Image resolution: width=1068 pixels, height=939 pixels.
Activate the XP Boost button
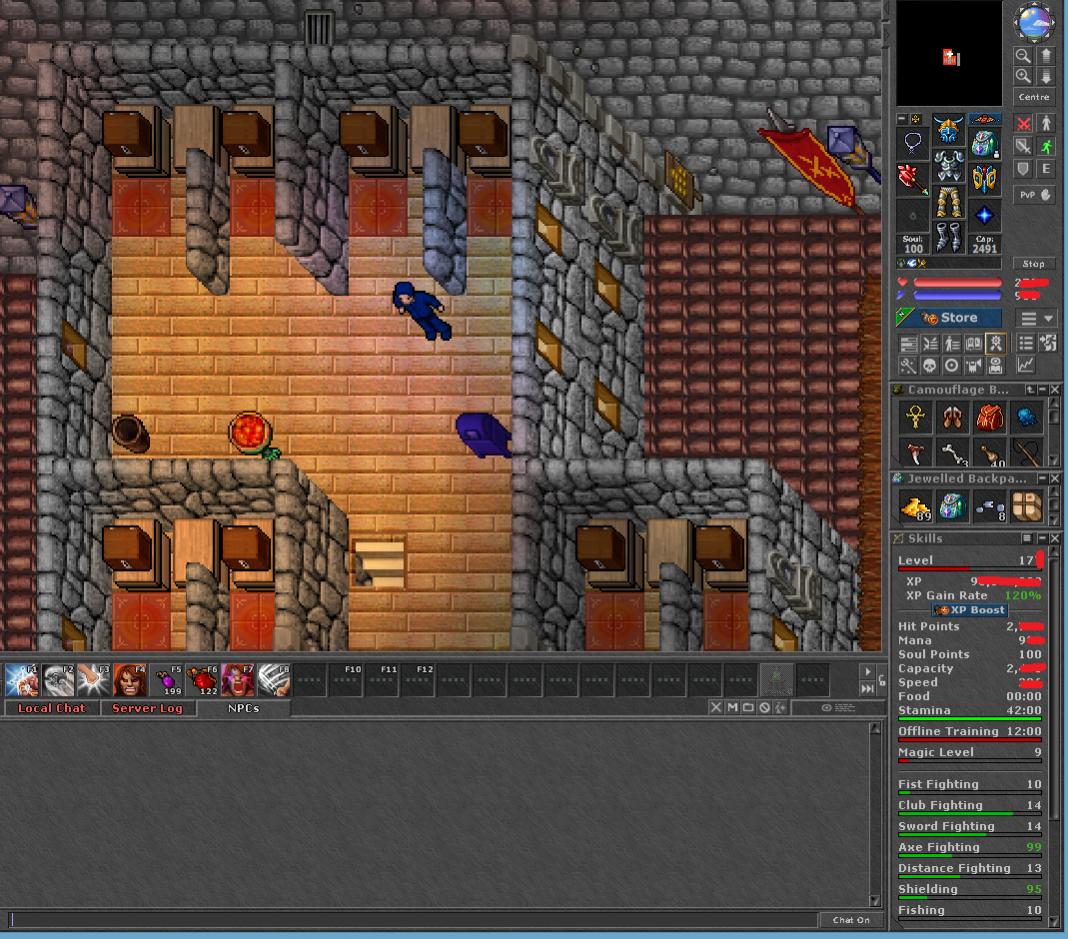tap(970, 610)
